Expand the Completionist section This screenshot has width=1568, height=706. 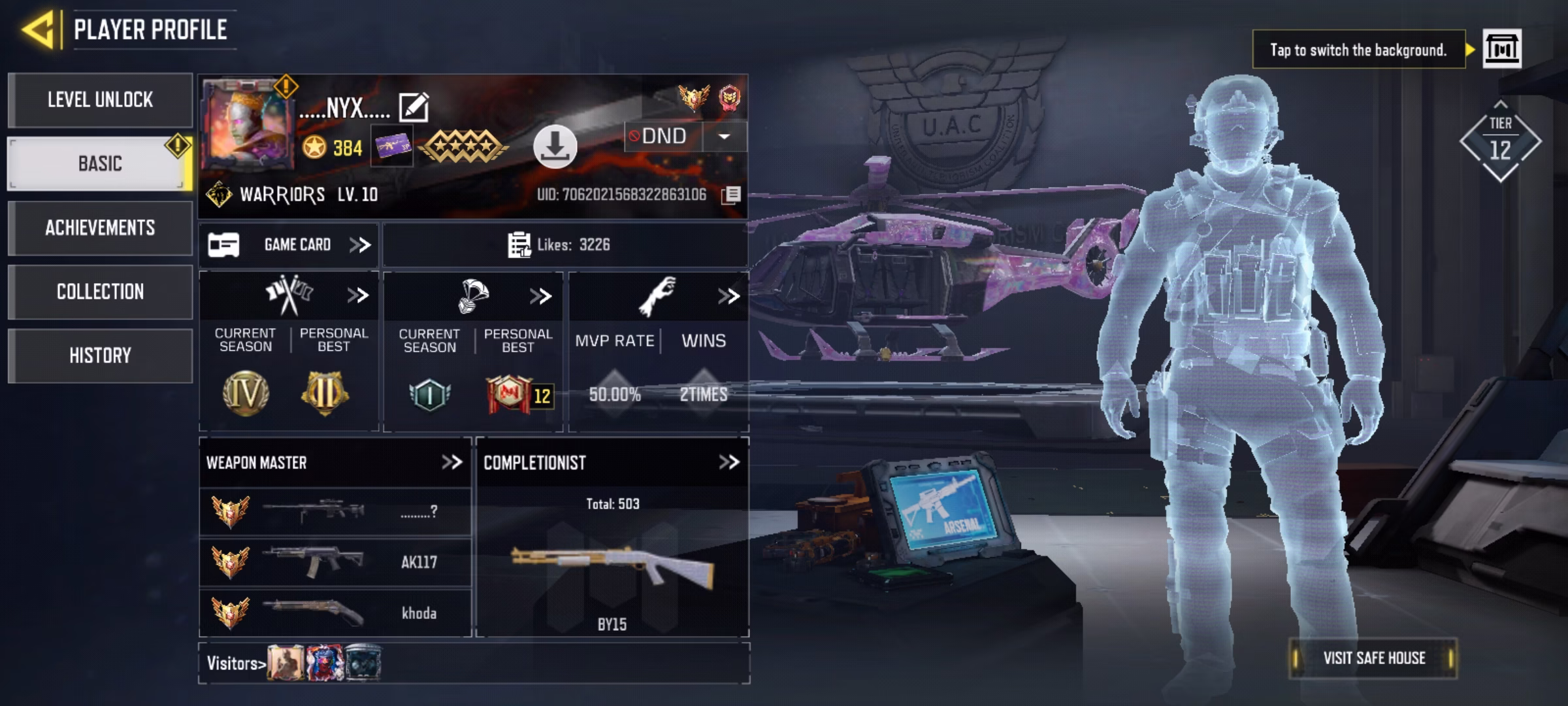(x=728, y=463)
